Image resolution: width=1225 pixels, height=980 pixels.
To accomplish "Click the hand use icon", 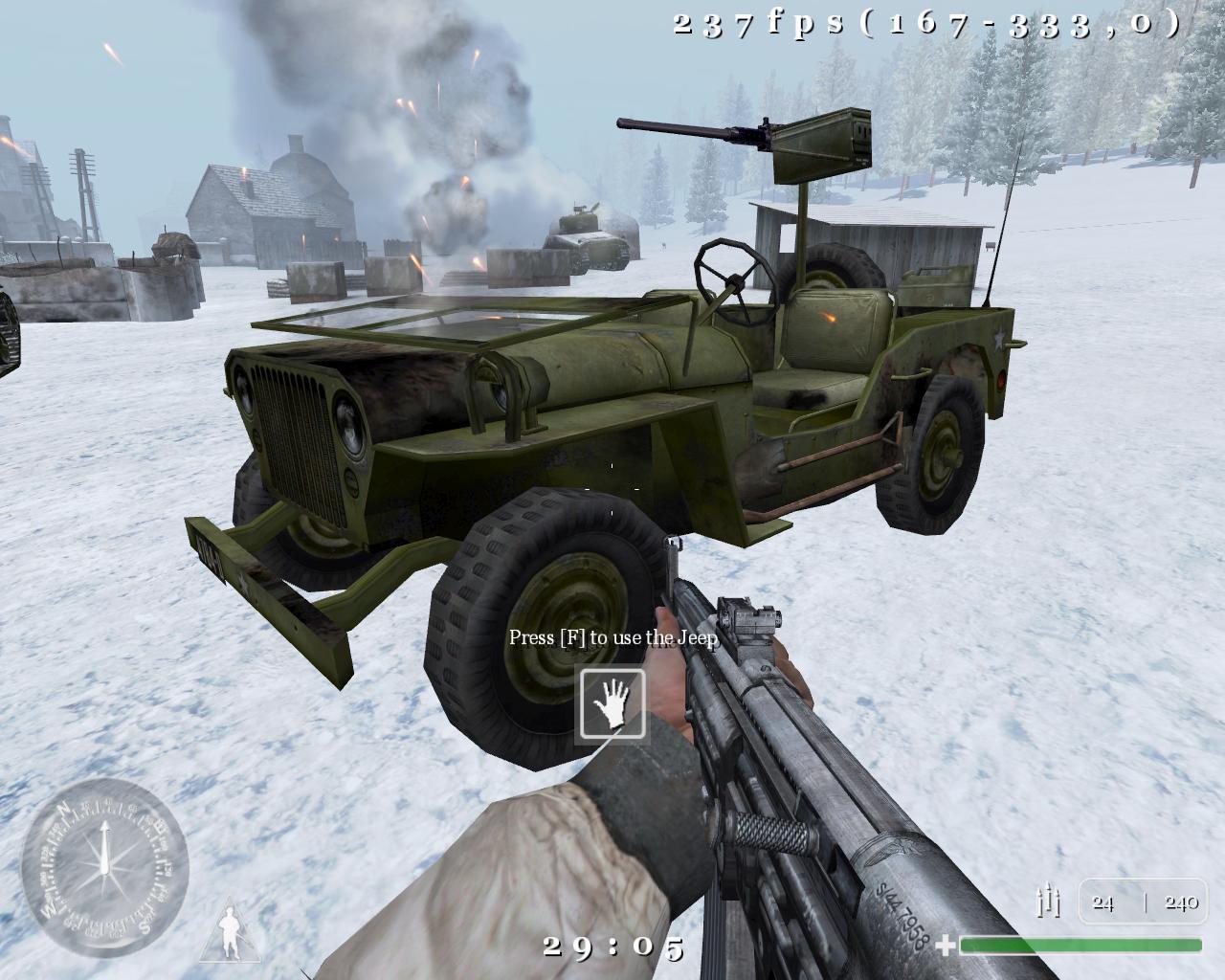I will coord(612,704).
